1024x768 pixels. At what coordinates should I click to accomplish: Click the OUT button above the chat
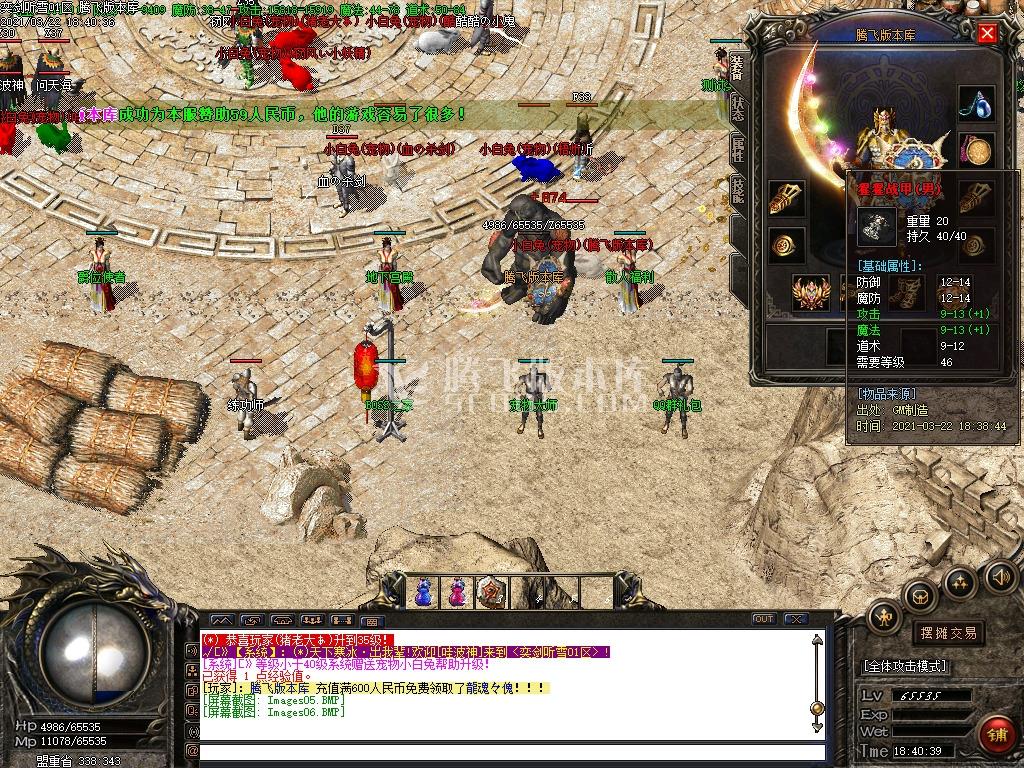(x=764, y=619)
